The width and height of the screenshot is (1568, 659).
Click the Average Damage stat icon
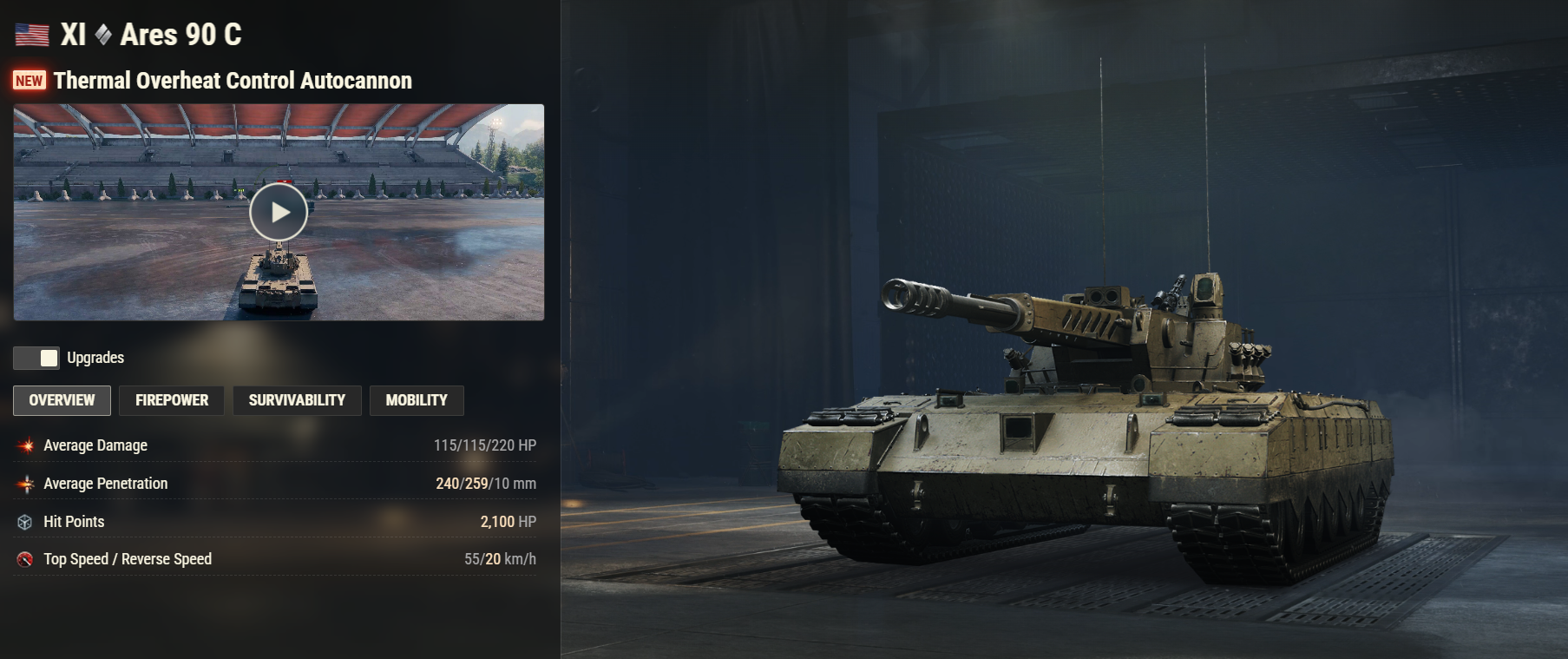pyautogui.click(x=25, y=445)
